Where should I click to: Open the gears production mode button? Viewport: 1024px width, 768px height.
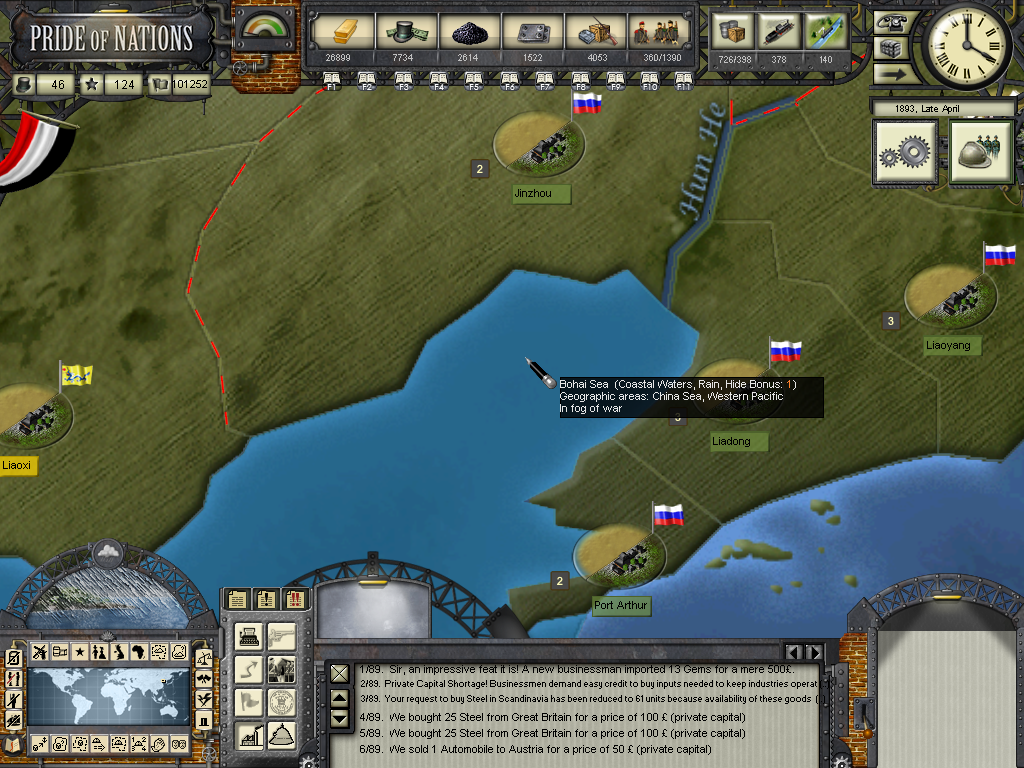point(905,153)
